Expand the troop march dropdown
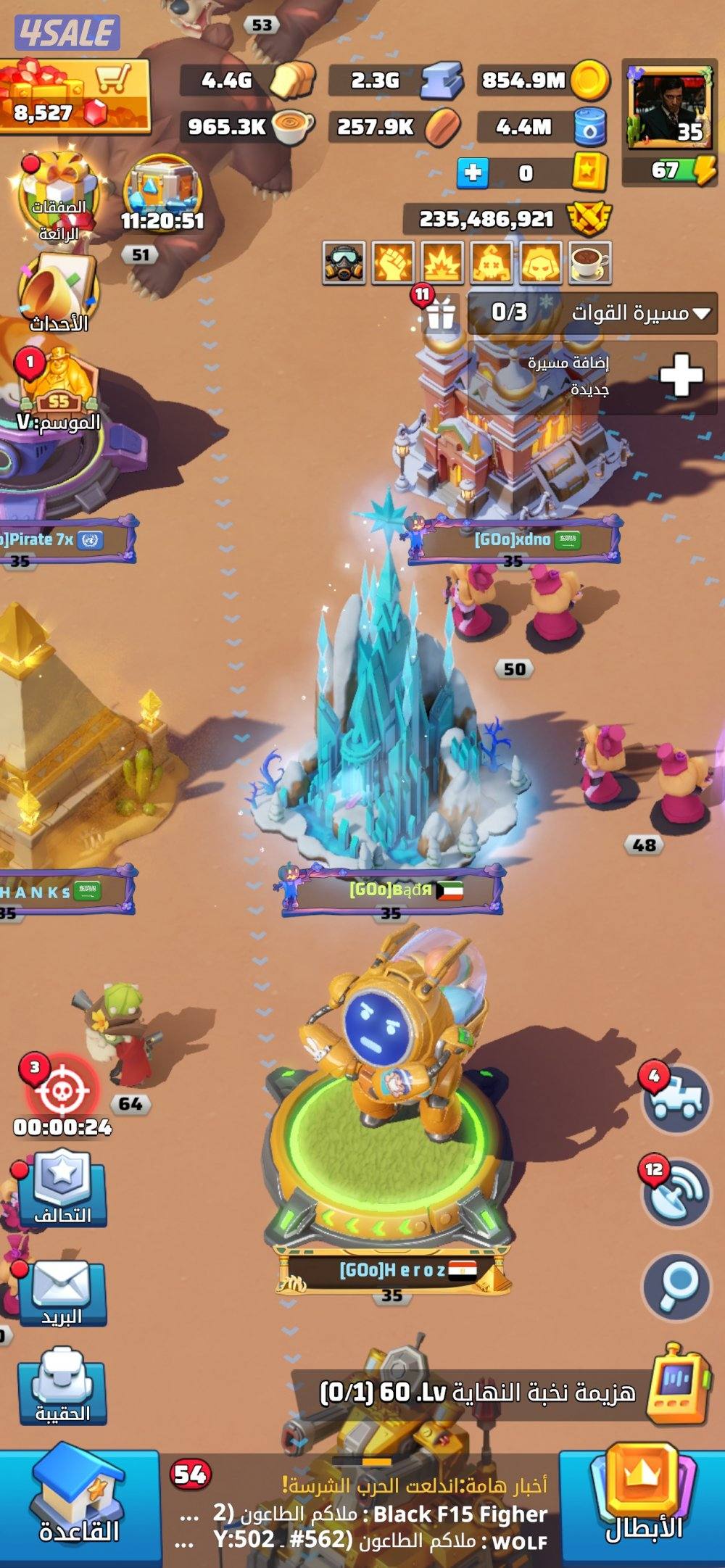The width and height of the screenshot is (725, 1568). (700, 313)
